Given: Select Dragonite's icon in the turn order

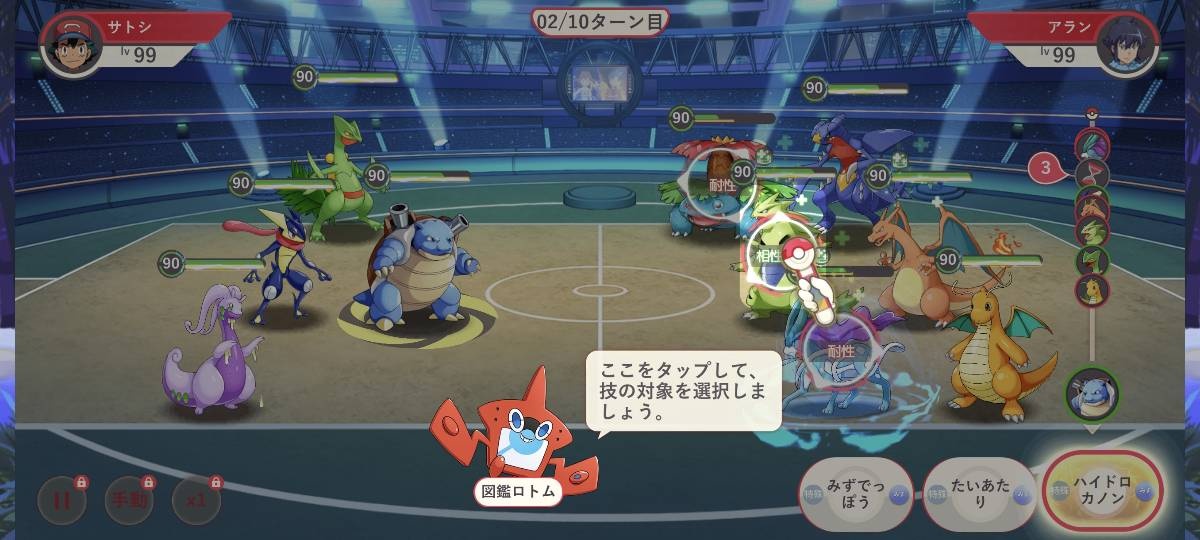Looking at the screenshot, I should [x=1092, y=290].
